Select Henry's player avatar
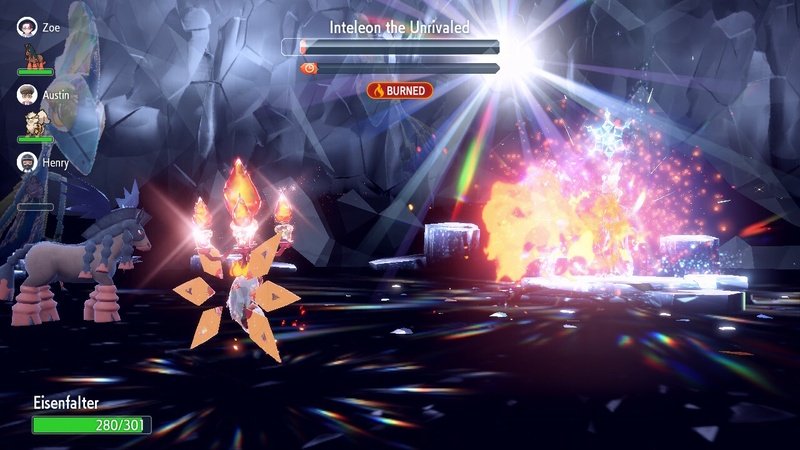This screenshot has height=450, width=800. tap(27, 161)
